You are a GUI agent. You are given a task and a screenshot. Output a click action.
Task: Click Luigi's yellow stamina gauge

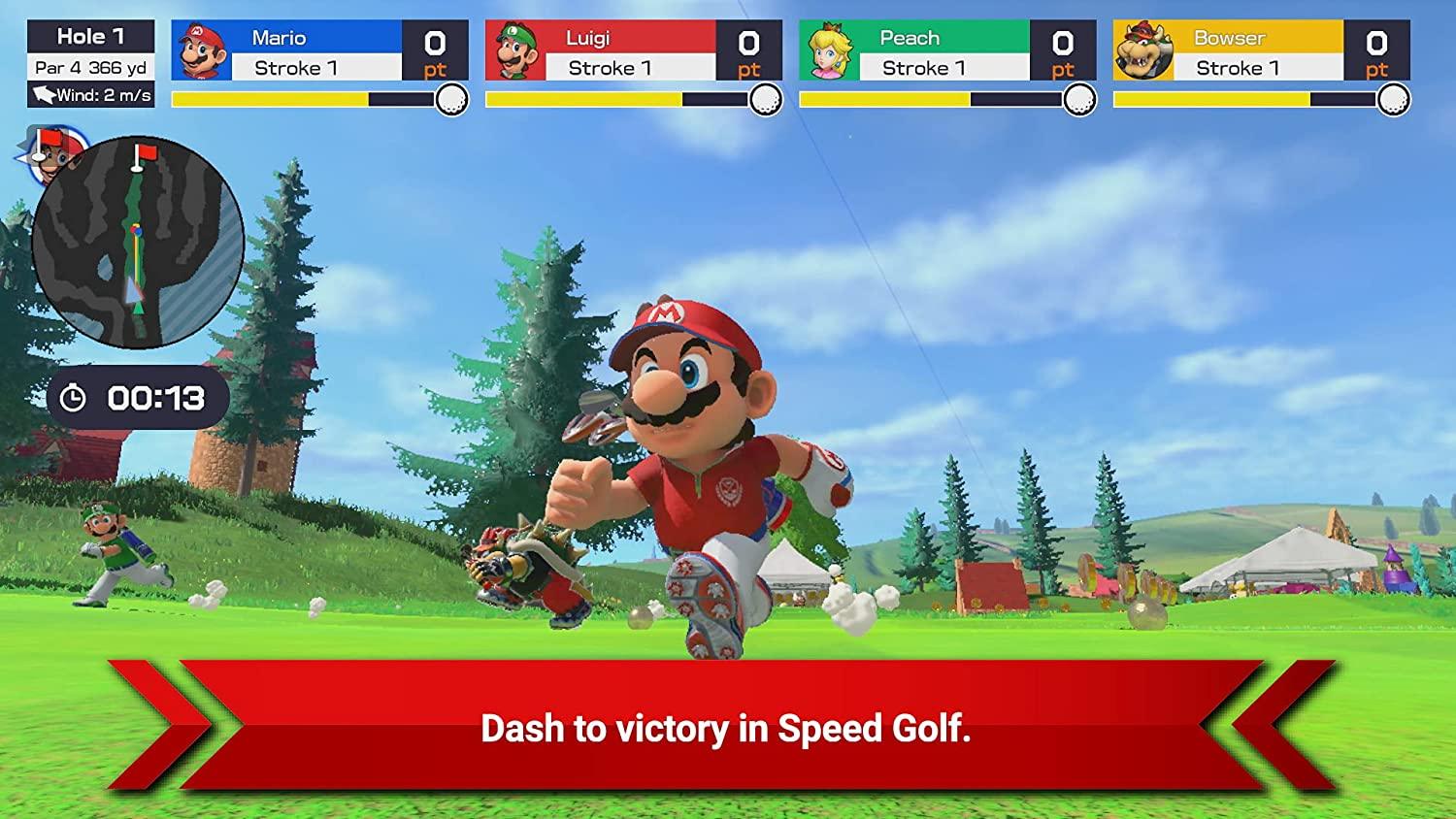[x=582, y=97]
